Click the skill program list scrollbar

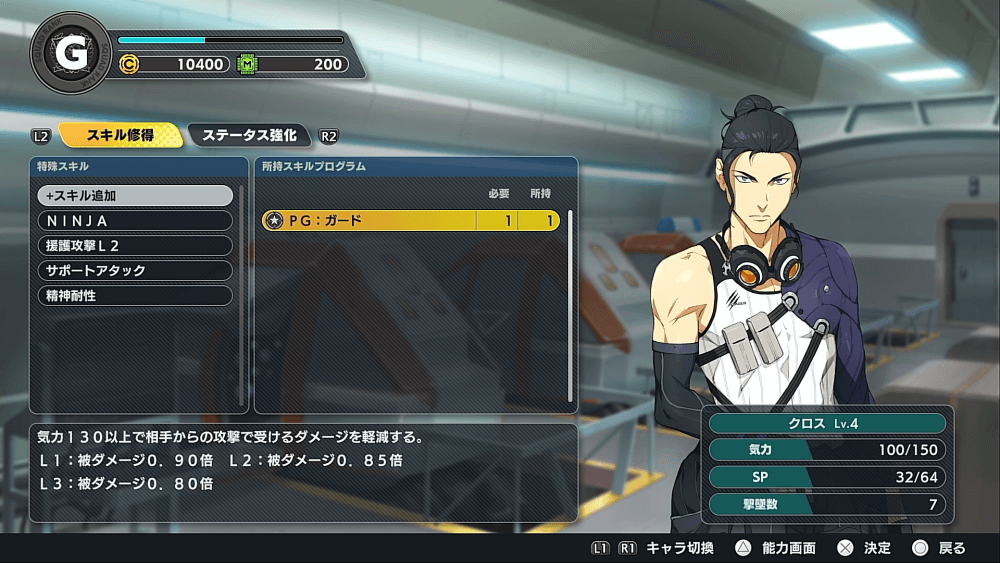tap(570, 300)
